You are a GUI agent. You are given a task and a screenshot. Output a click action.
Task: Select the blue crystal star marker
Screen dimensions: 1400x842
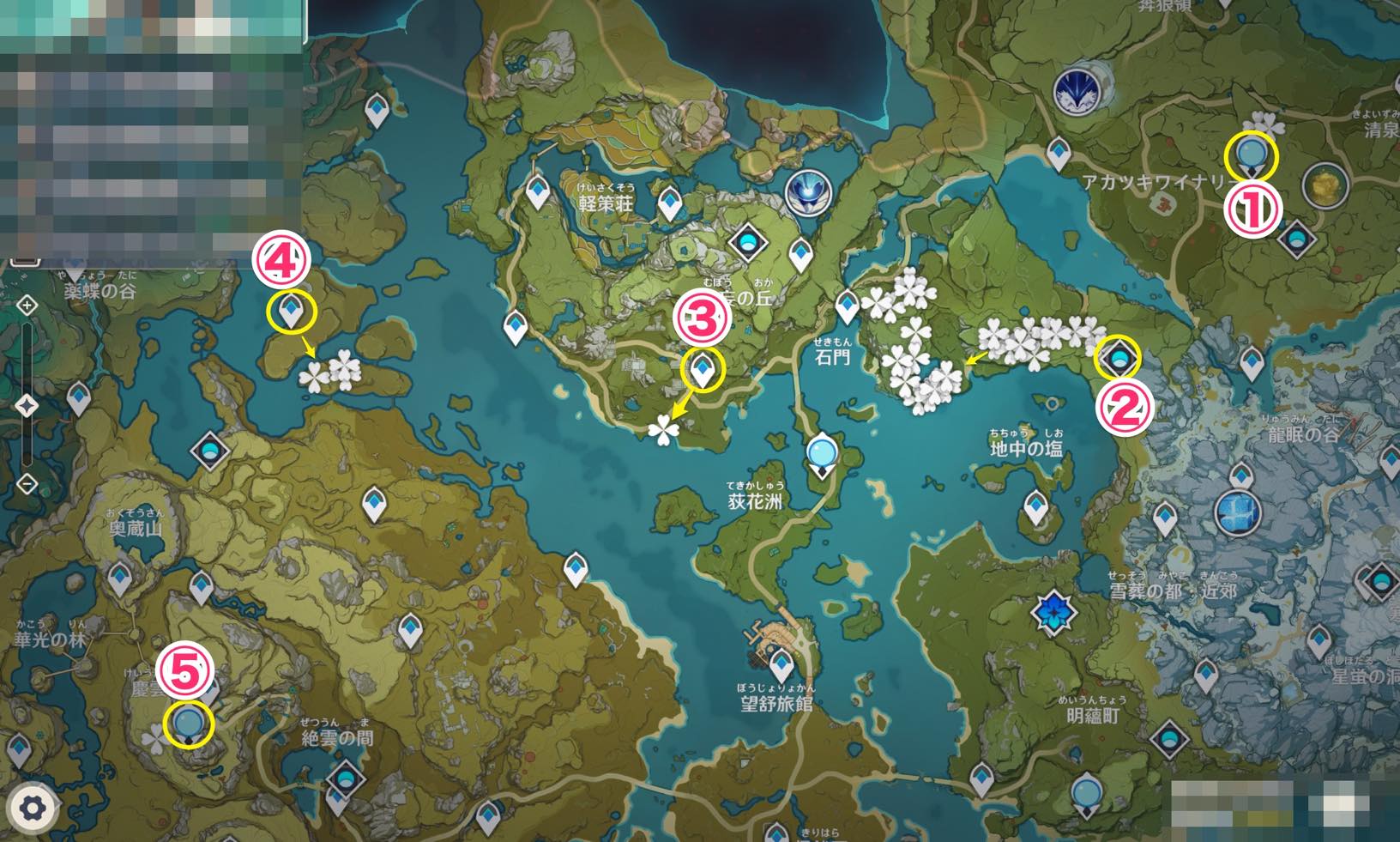(1053, 612)
